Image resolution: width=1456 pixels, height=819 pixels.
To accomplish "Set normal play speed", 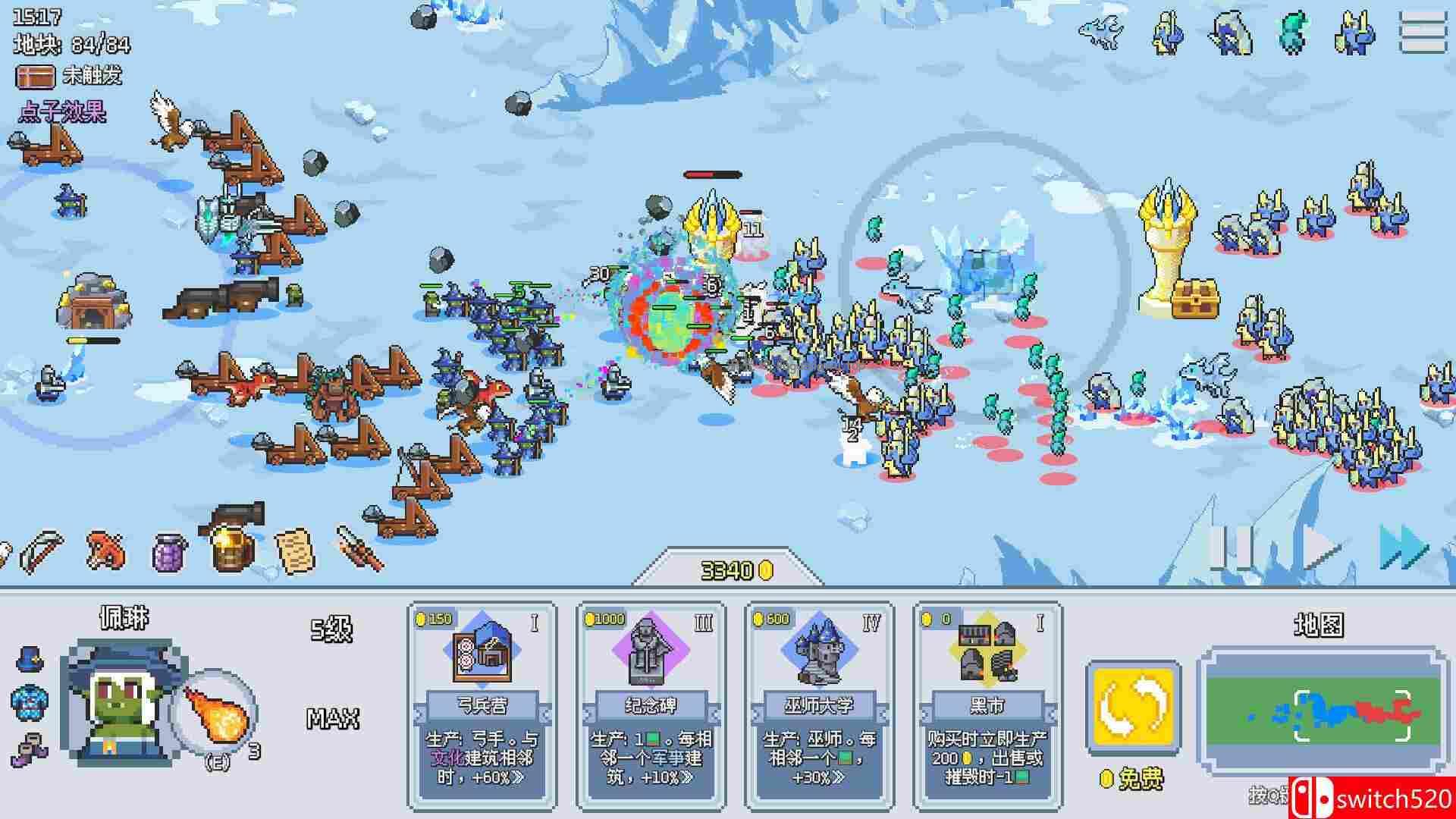I will 1321,548.
